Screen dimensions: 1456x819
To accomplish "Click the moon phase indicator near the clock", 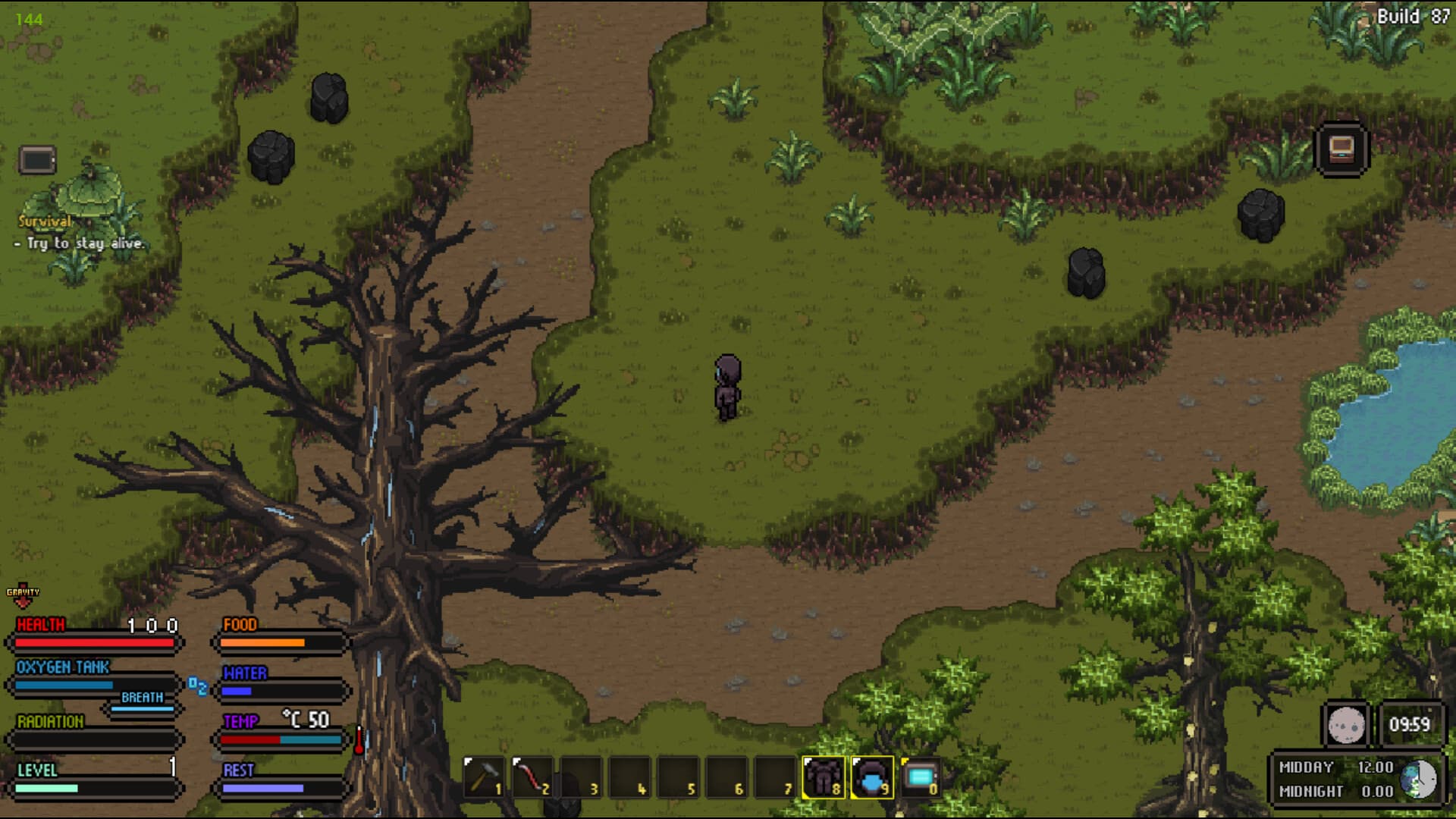I will (1346, 724).
